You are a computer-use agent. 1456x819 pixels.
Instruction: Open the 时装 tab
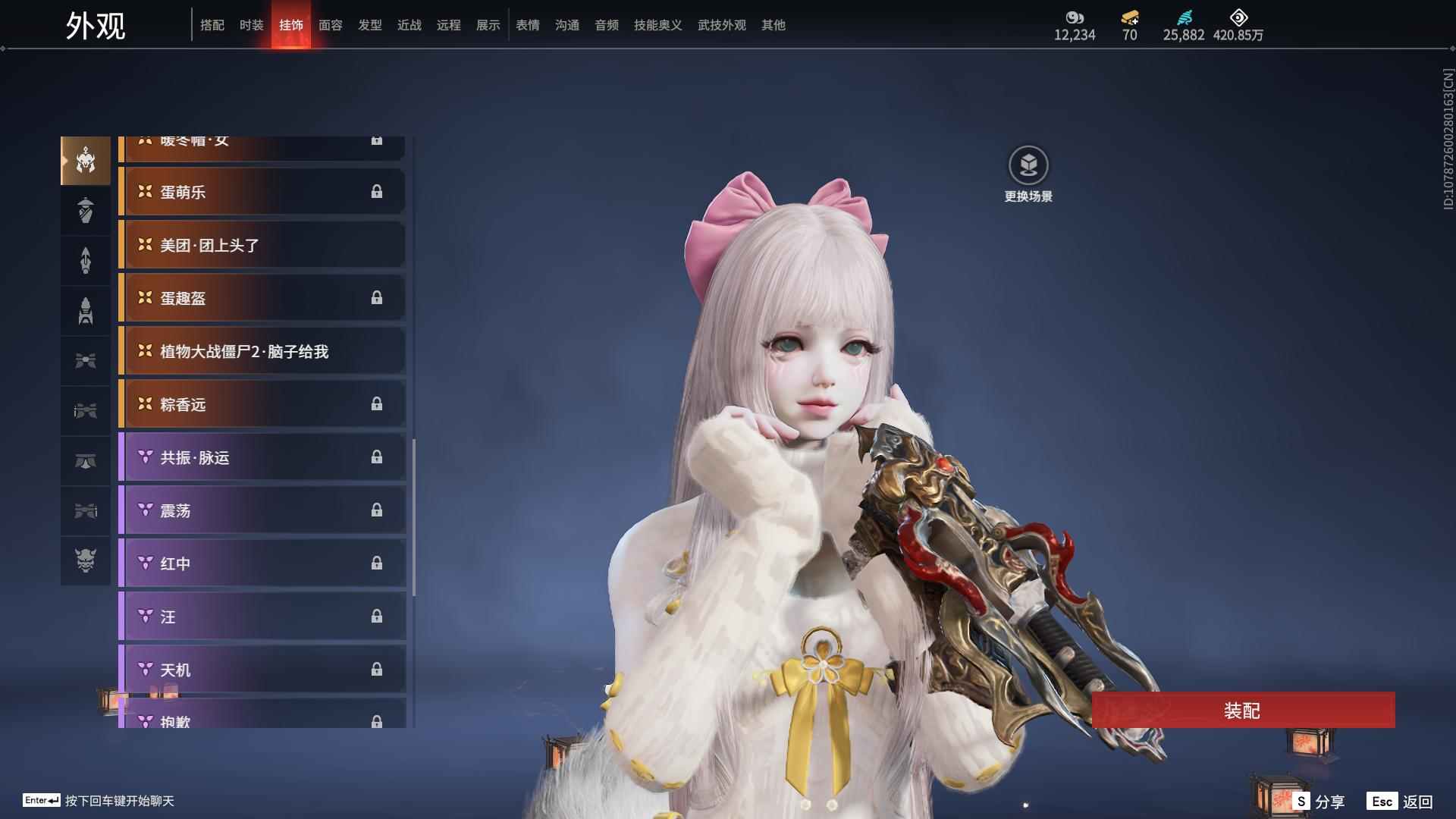[x=252, y=25]
